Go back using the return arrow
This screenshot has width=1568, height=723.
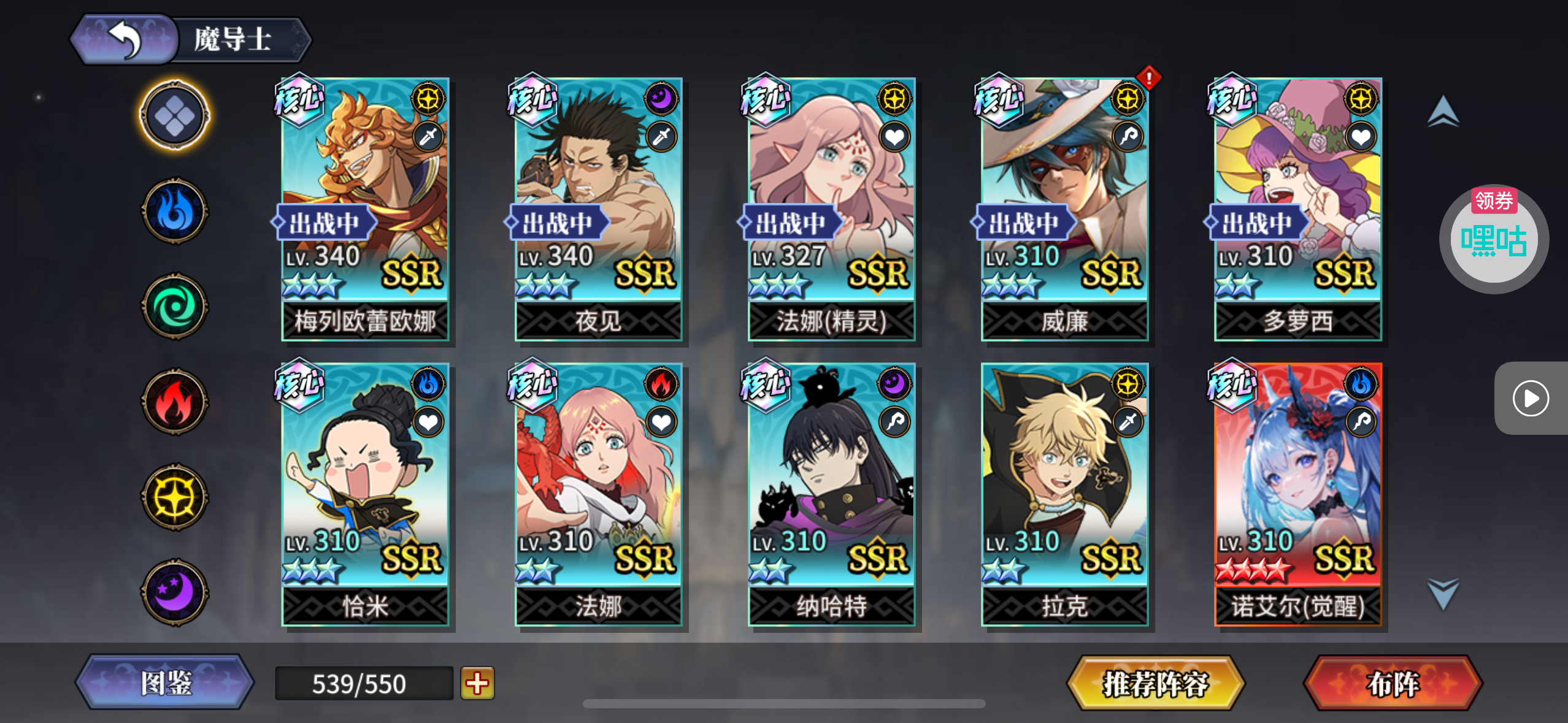pos(125,40)
